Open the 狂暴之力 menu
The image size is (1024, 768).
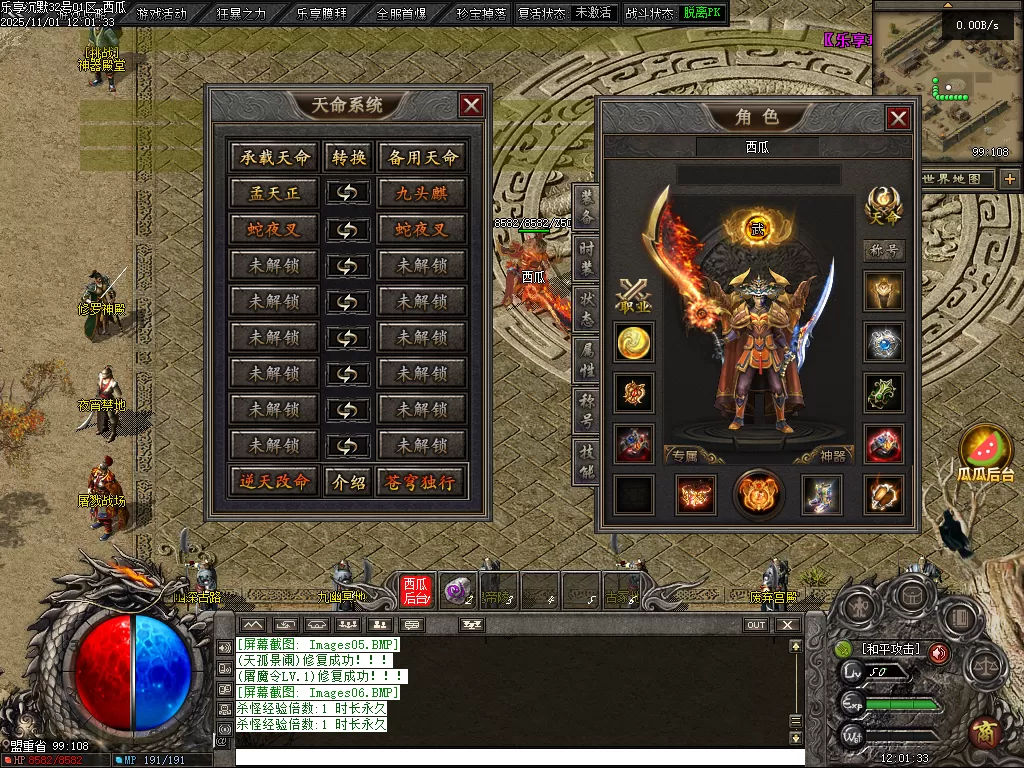[x=242, y=13]
